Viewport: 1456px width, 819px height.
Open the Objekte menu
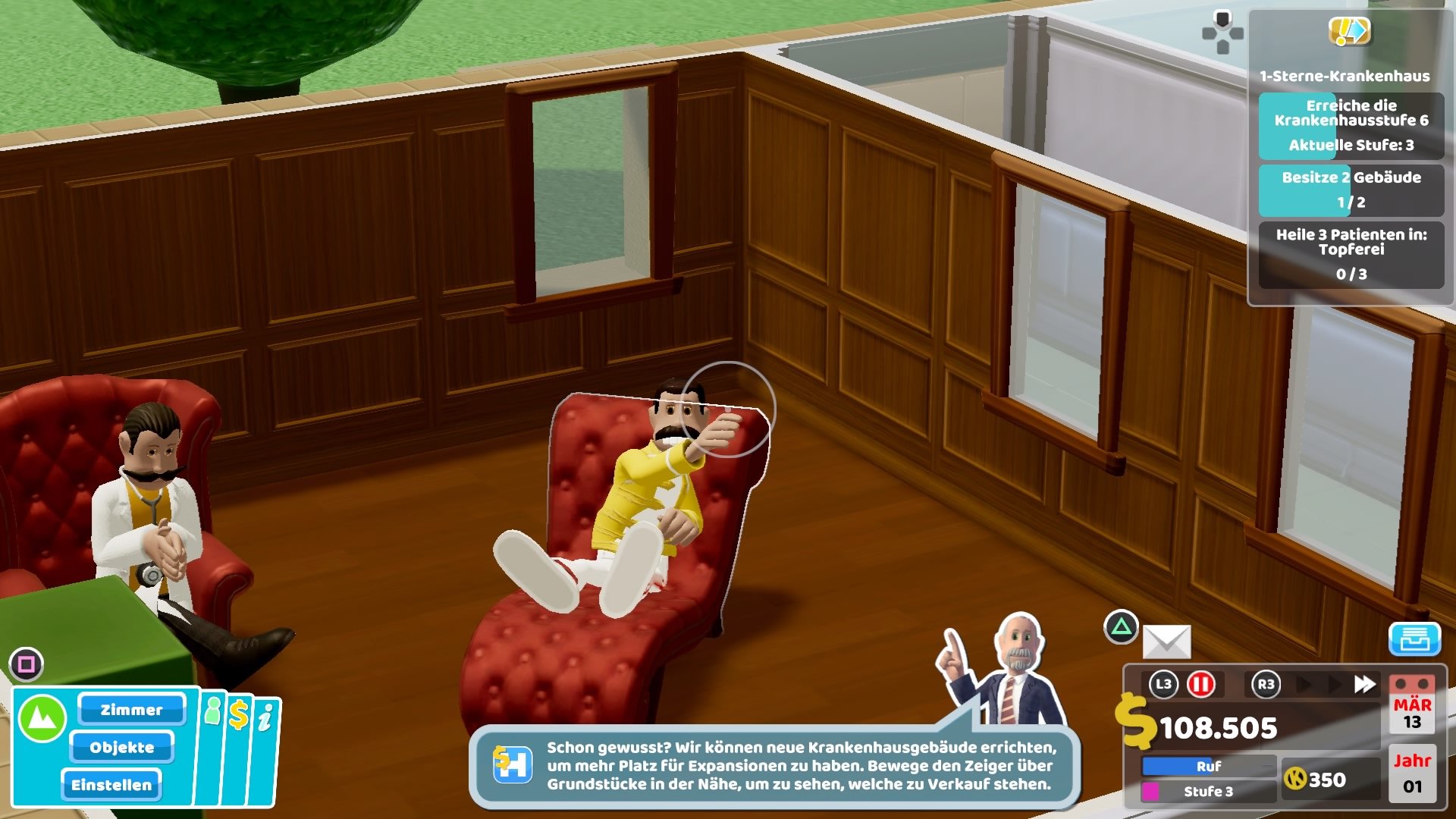coord(124,748)
